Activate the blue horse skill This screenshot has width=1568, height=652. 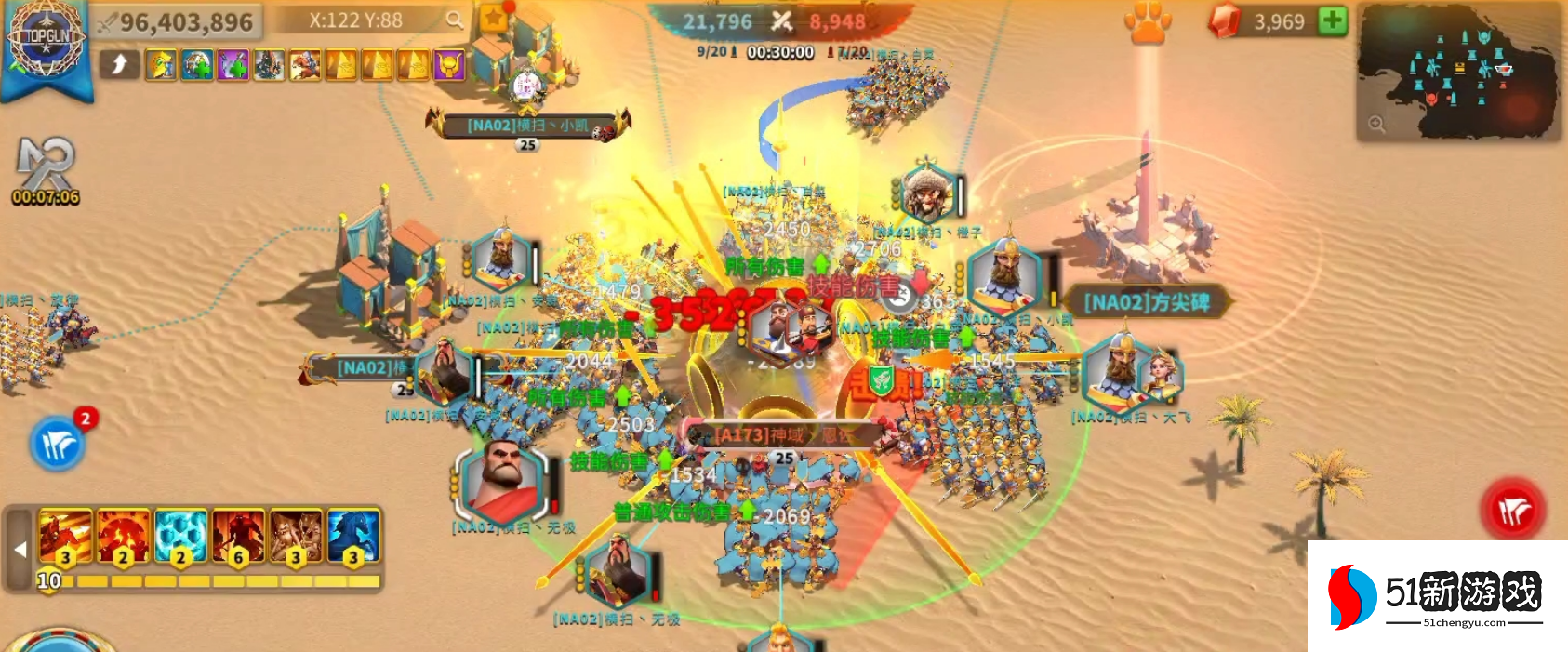point(353,538)
